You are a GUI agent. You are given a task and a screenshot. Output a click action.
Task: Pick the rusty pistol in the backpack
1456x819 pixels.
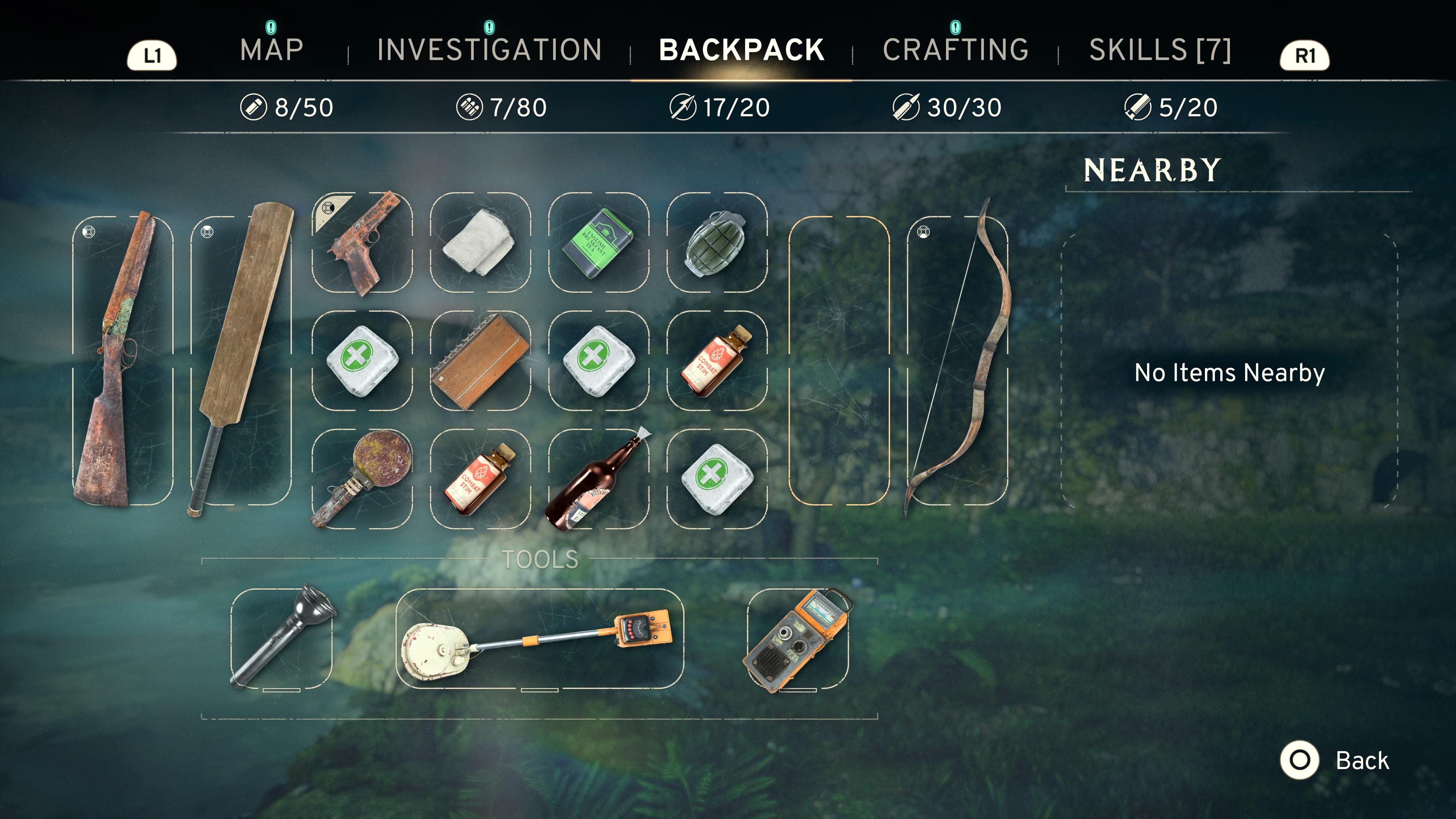362,243
